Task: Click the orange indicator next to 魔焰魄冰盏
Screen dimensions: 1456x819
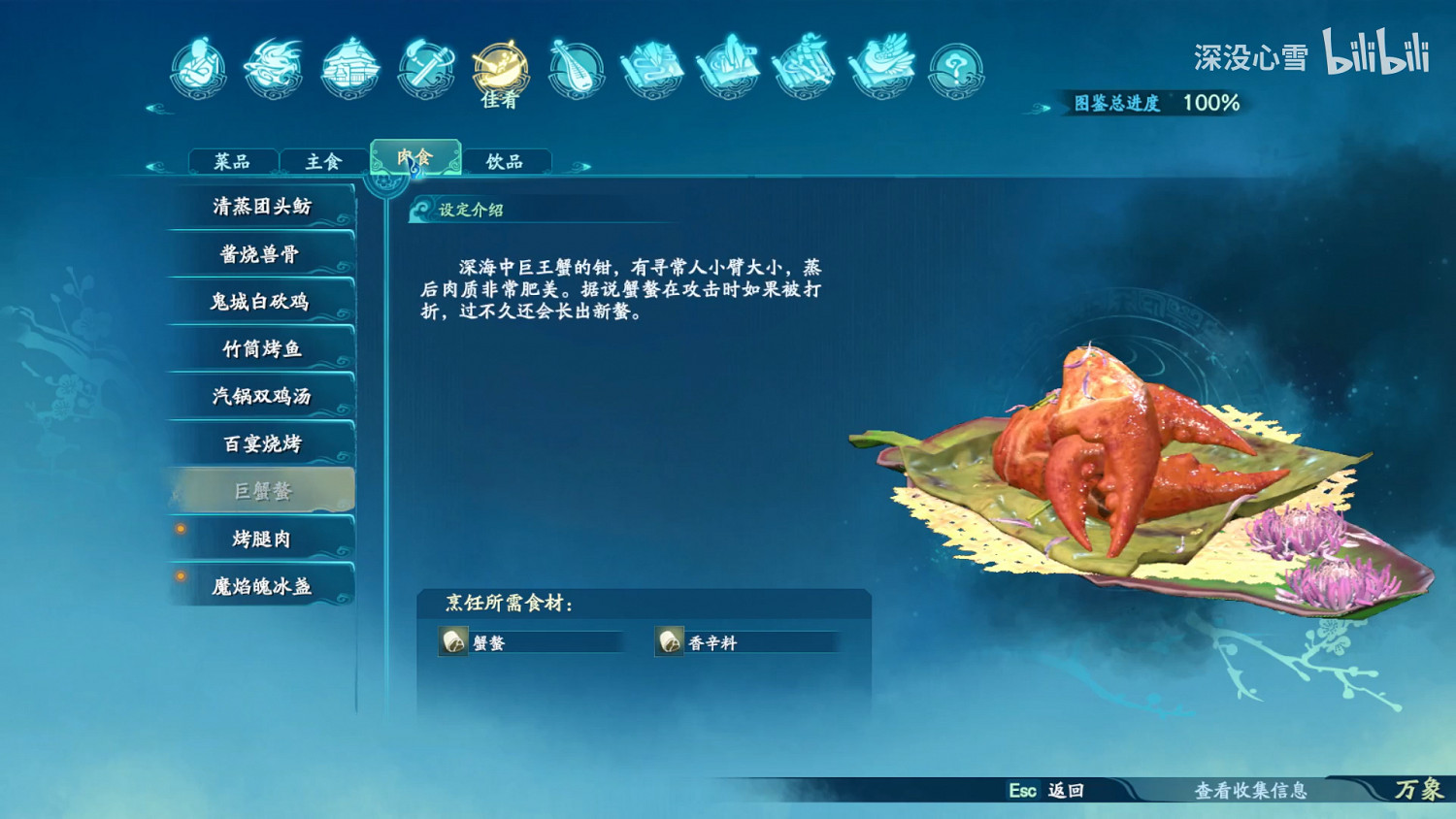Action: coord(179,576)
